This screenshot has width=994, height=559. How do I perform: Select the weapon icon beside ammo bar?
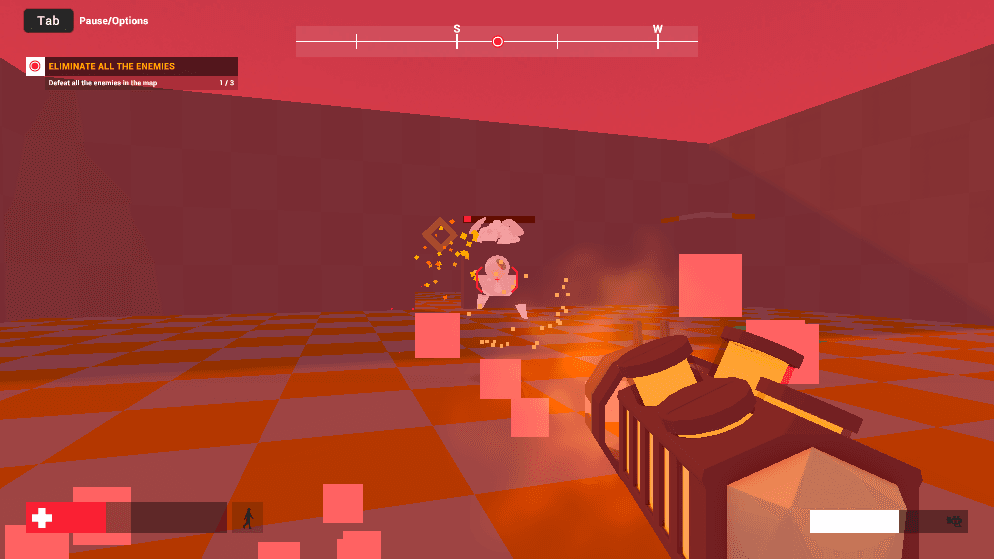pos(953,521)
